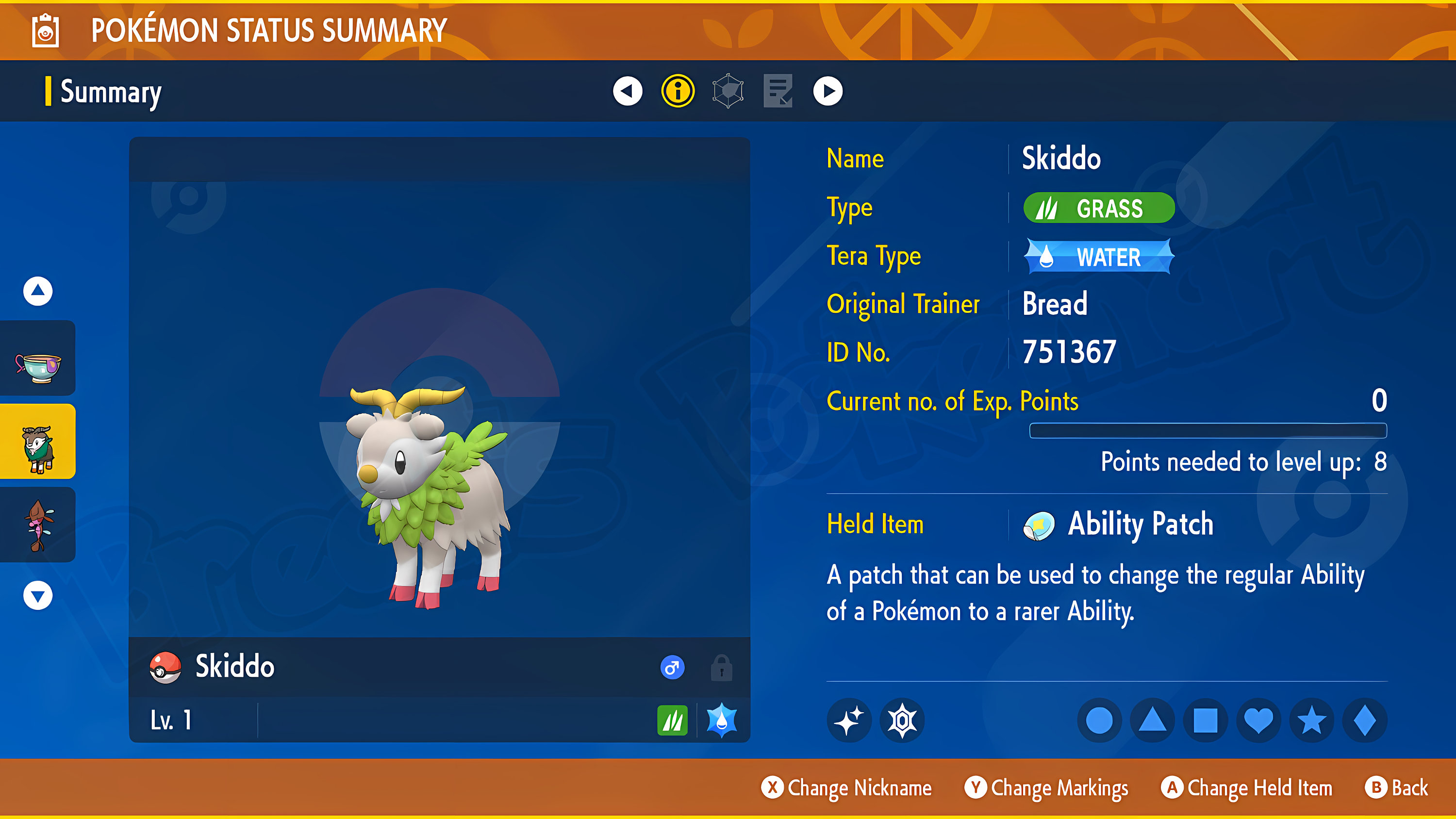Toggle the shiny sparkle indicator
This screenshot has width=1456, height=819.
point(848,720)
